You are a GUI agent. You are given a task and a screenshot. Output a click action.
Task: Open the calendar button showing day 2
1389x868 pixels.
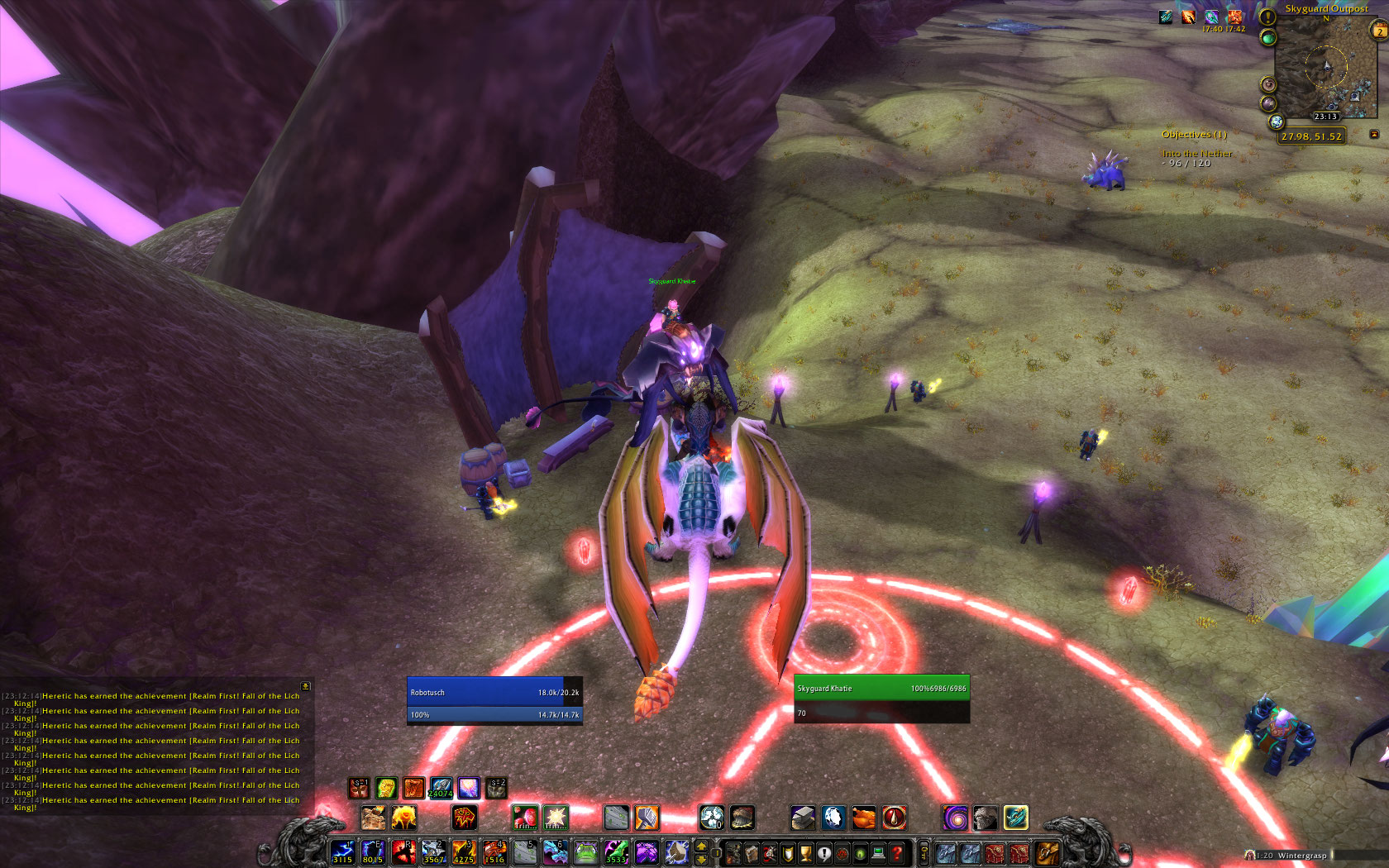(x=1379, y=31)
